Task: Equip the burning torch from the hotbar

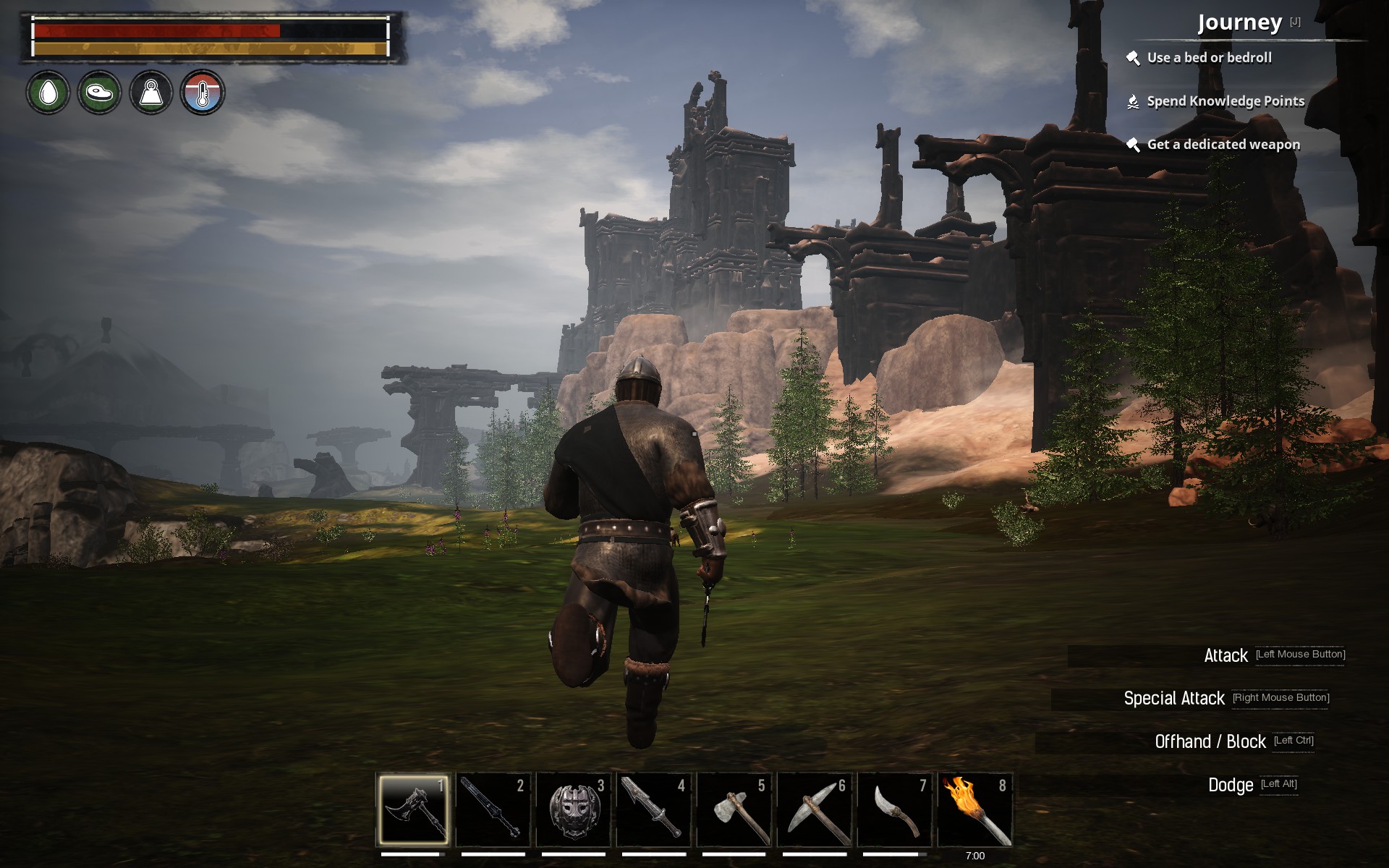Action: click(975, 810)
